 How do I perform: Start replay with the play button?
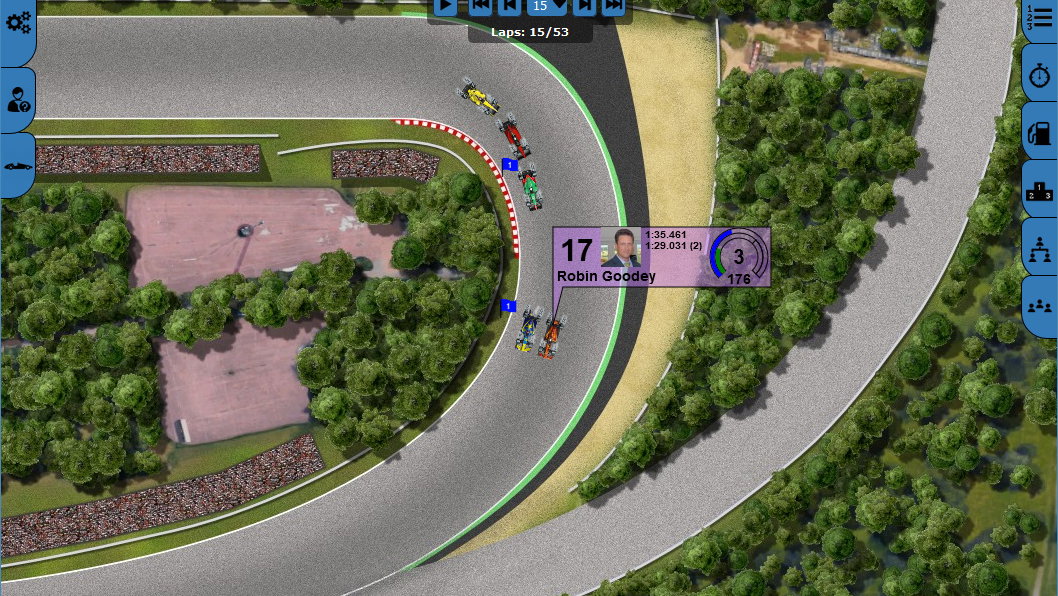pyautogui.click(x=445, y=7)
